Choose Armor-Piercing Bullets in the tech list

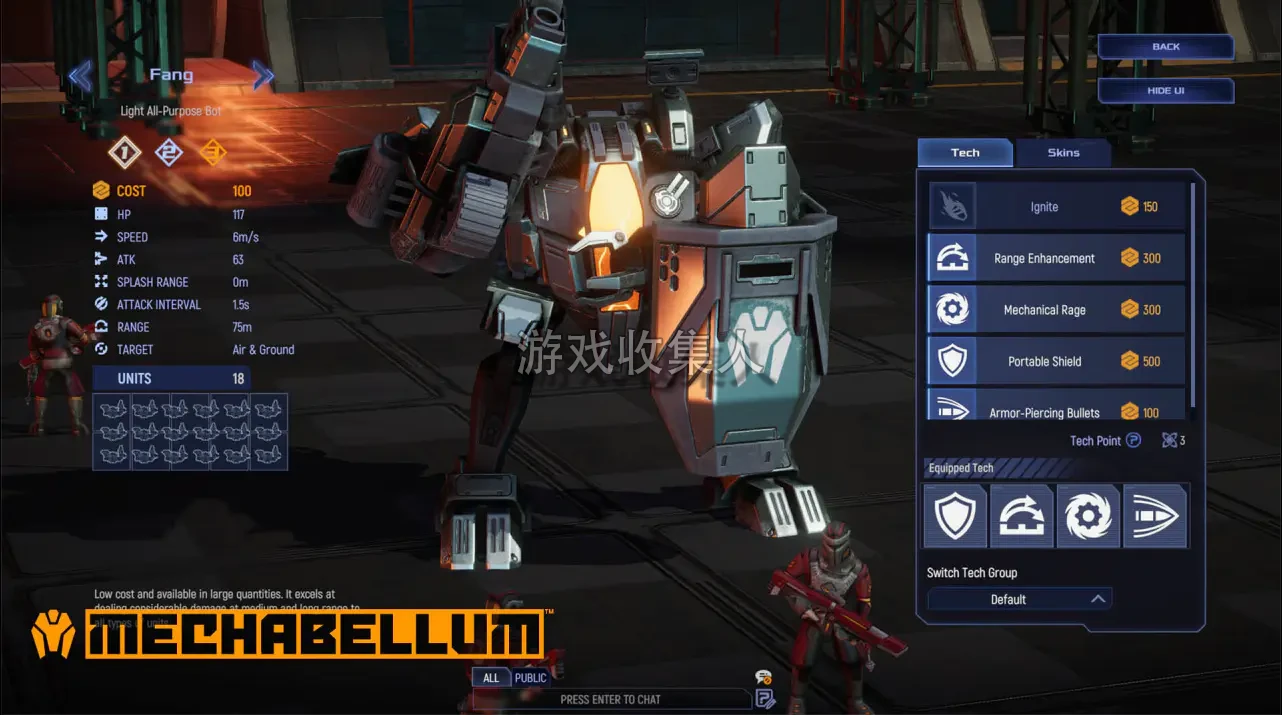(1056, 410)
